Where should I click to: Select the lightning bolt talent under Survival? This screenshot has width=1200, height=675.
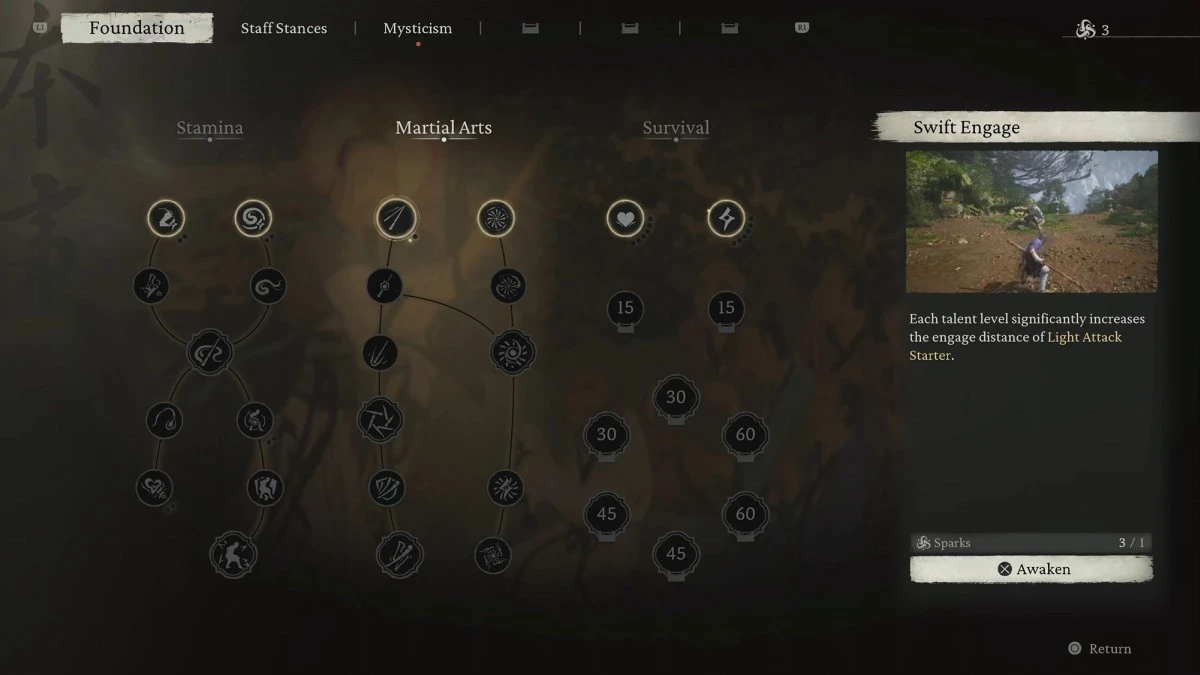726,218
